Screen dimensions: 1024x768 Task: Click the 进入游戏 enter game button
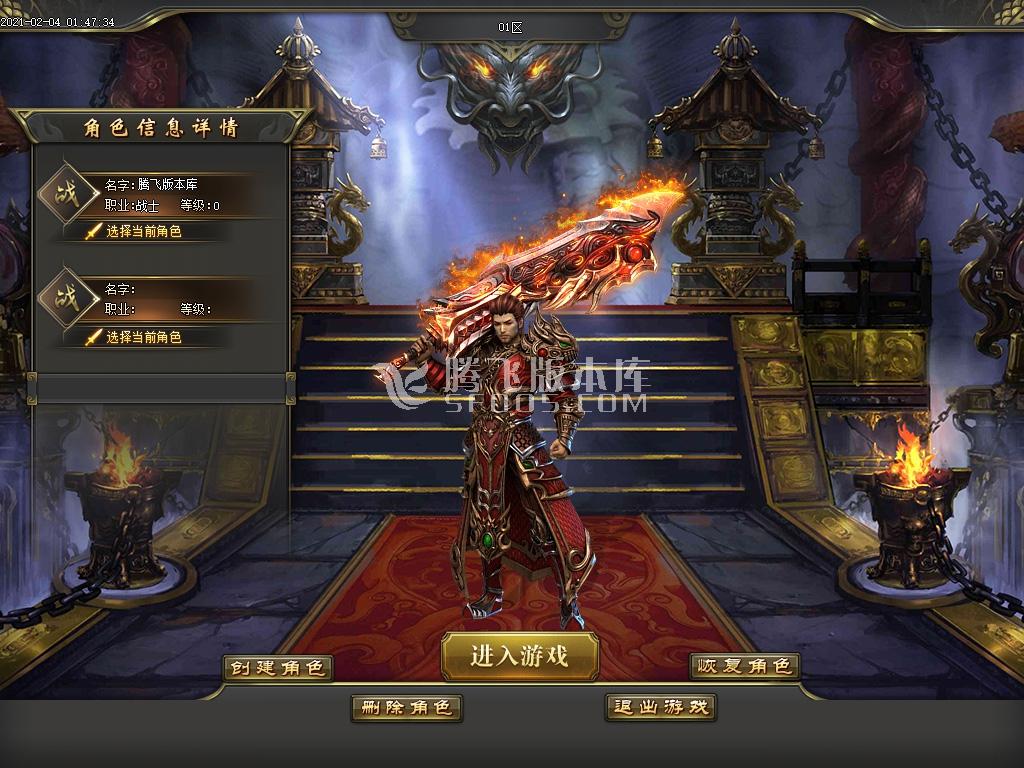pyautogui.click(x=520, y=656)
